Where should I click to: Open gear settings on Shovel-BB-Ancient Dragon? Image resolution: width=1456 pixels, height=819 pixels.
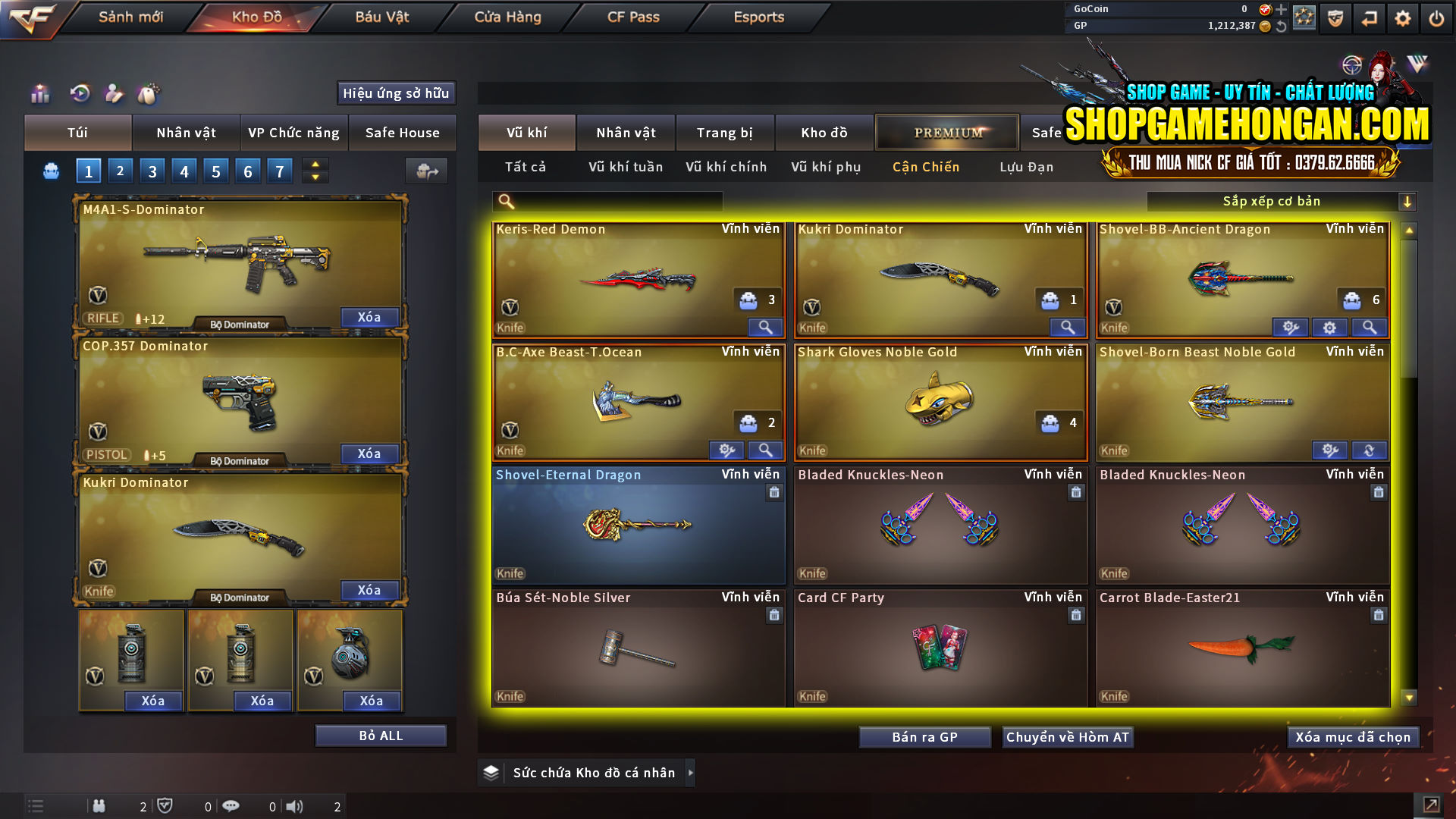point(1329,327)
